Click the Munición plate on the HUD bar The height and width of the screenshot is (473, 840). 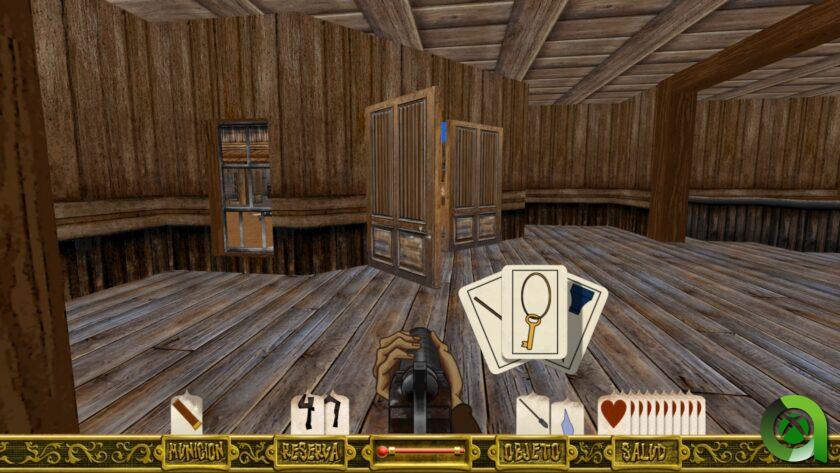tap(197, 451)
